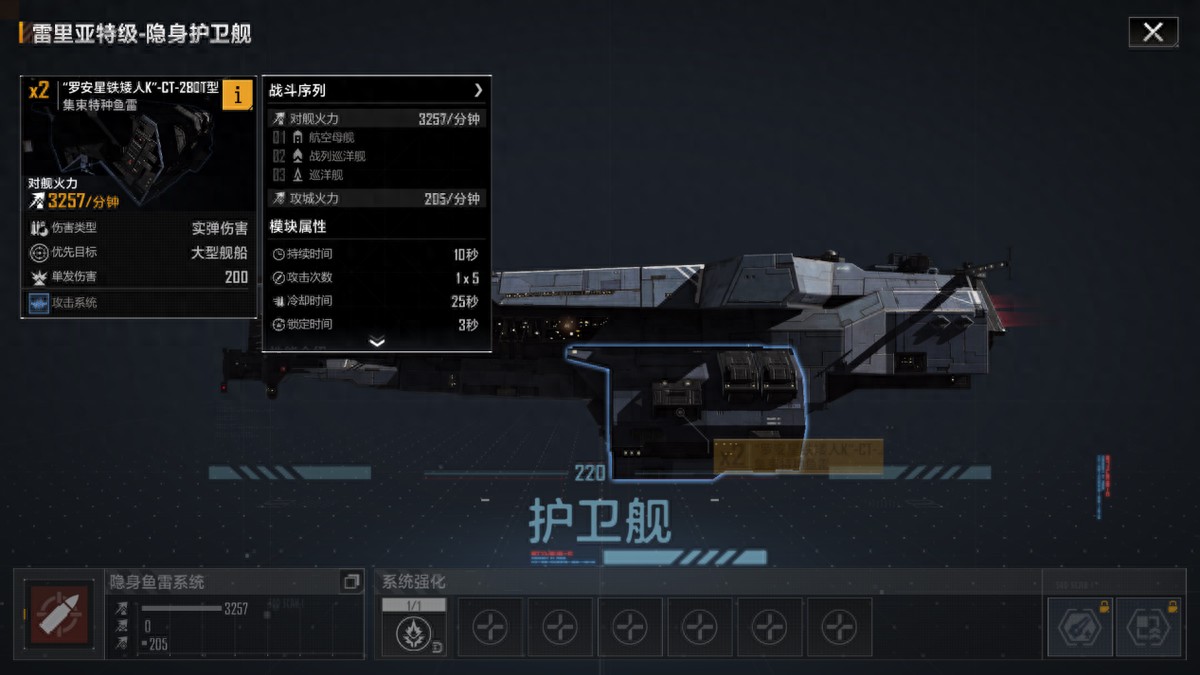Screen dimensions: 1200x675
Task: Expand the 战斗序列 arrow
Action: click(478, 90)
